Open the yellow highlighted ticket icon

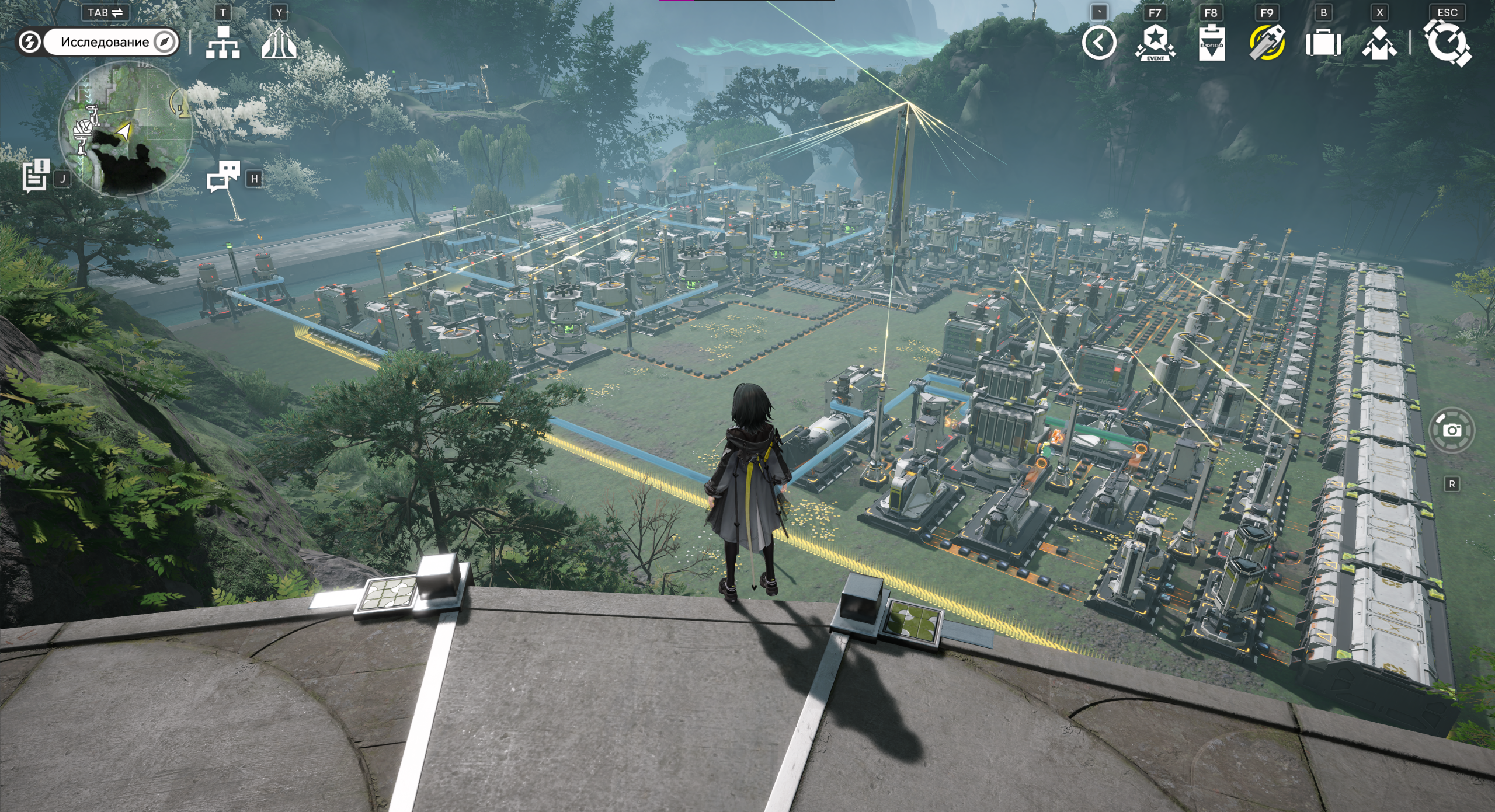[1267, 43]
